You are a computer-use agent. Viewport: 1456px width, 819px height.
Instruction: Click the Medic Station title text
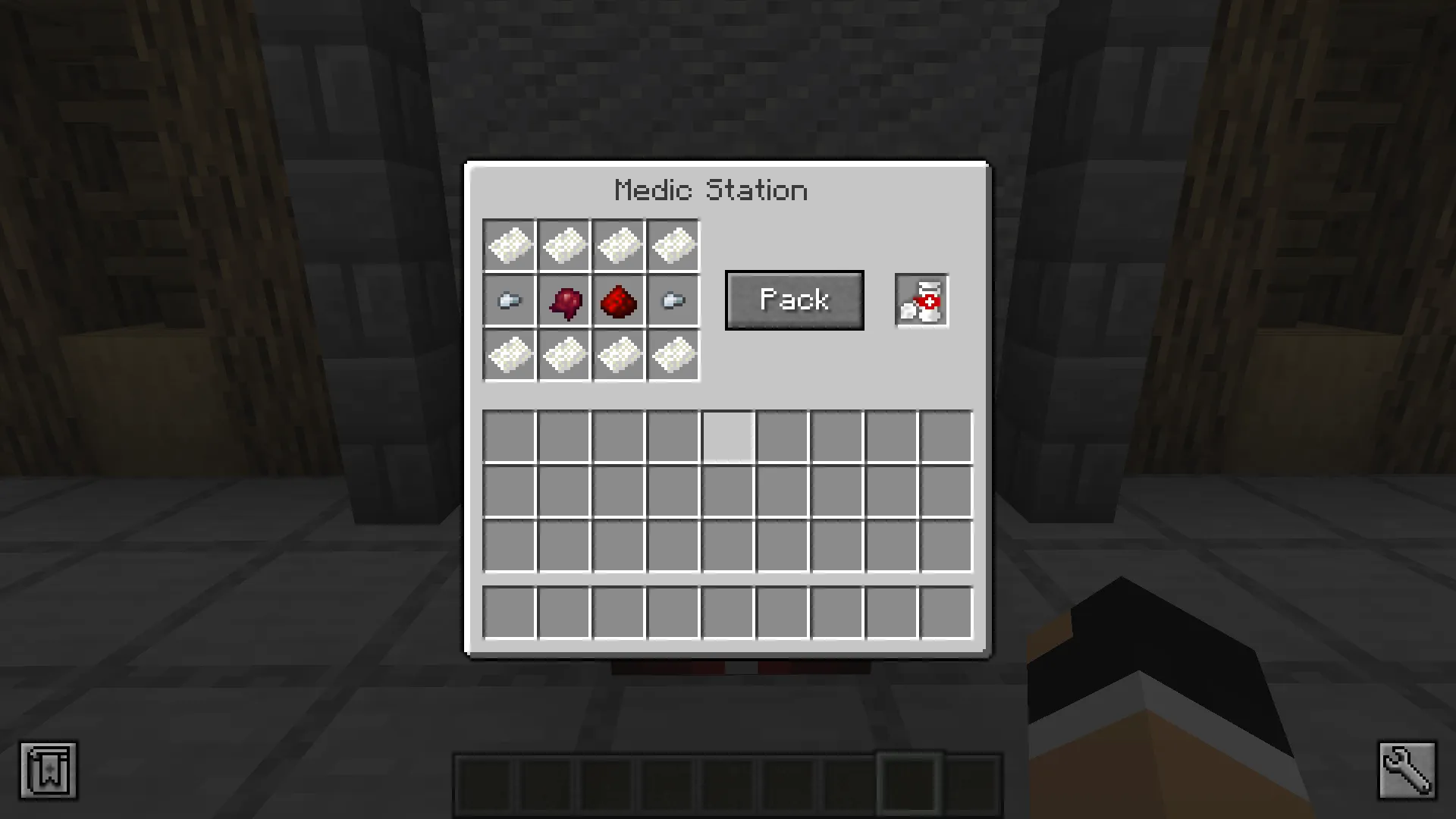click(x=711, y=190)
